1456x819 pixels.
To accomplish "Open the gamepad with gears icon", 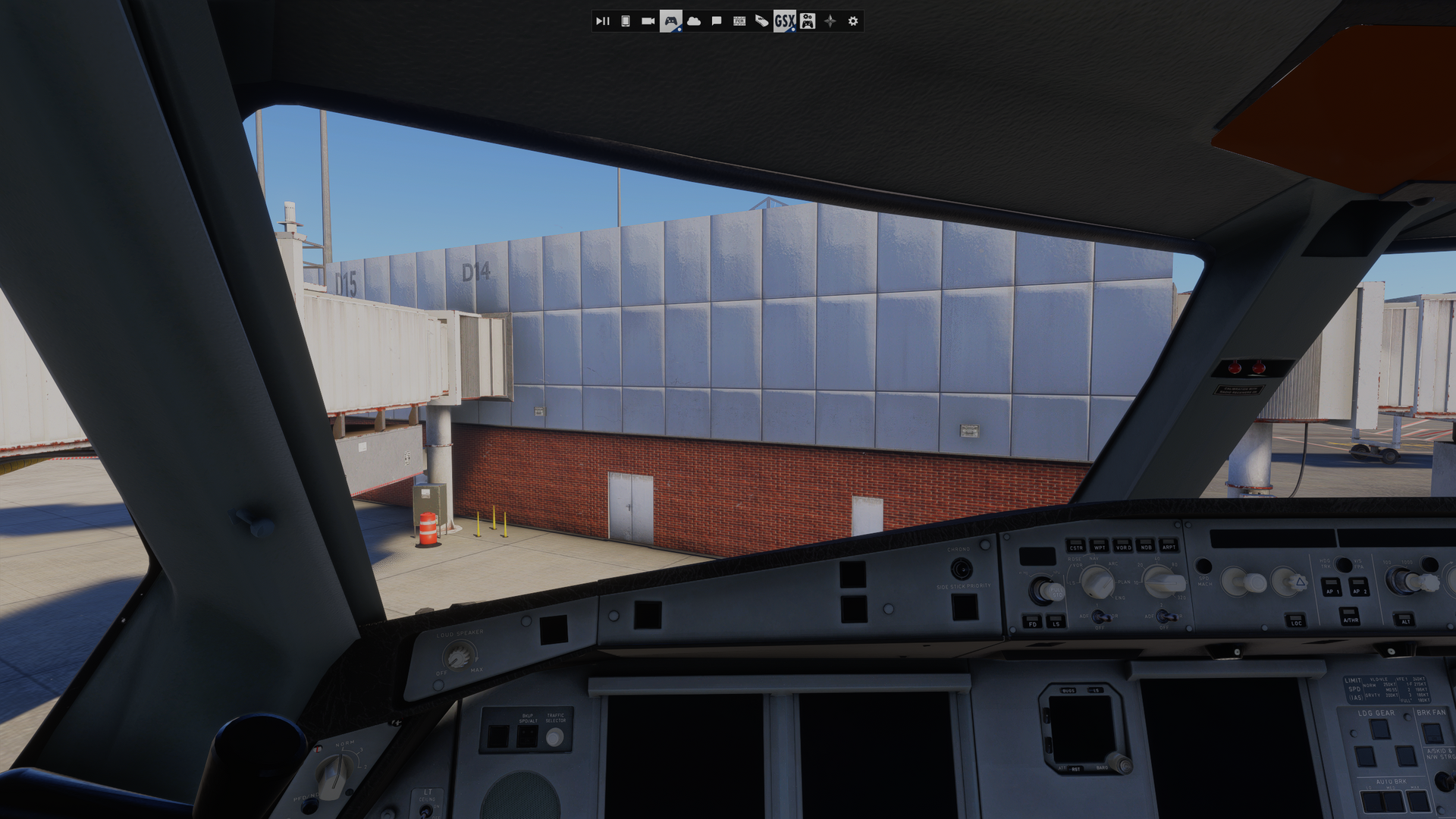I will pos(808,21).
